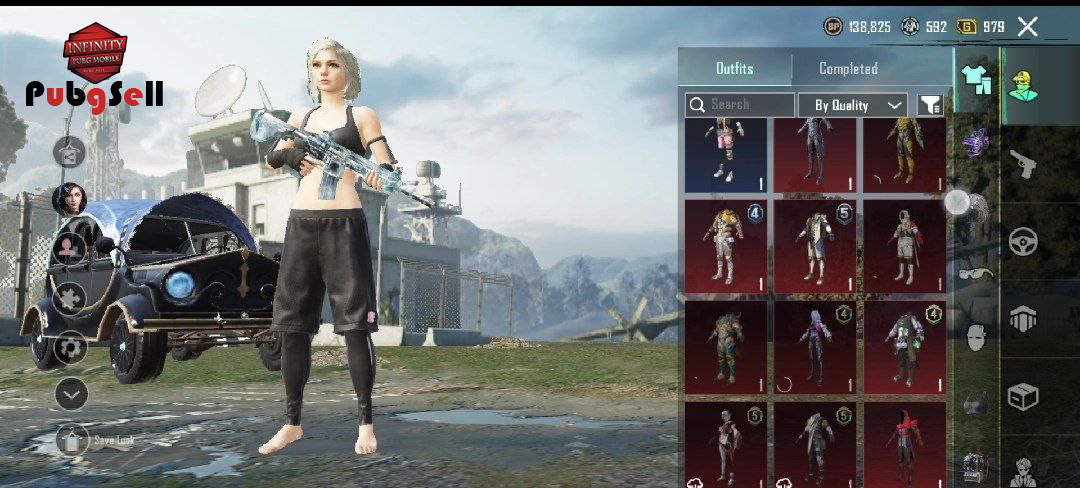The image size is (1080, 488).
Task: Click the outfit Search field
Action: (740, 104)
